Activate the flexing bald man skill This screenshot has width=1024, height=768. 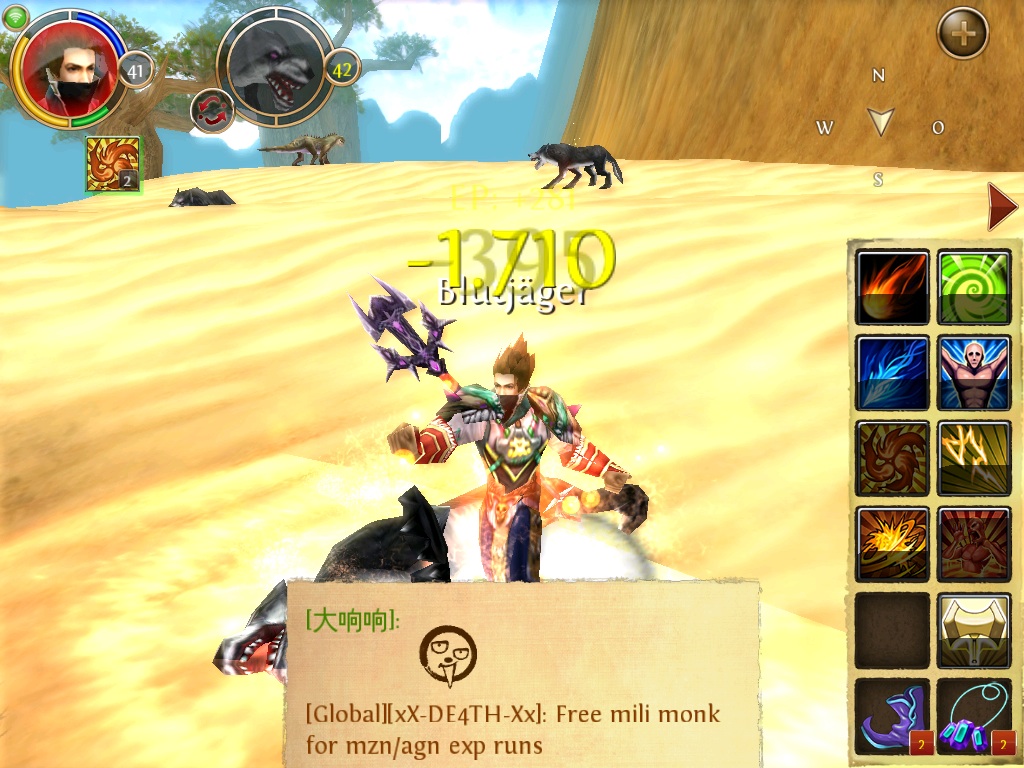pos(974,373)
